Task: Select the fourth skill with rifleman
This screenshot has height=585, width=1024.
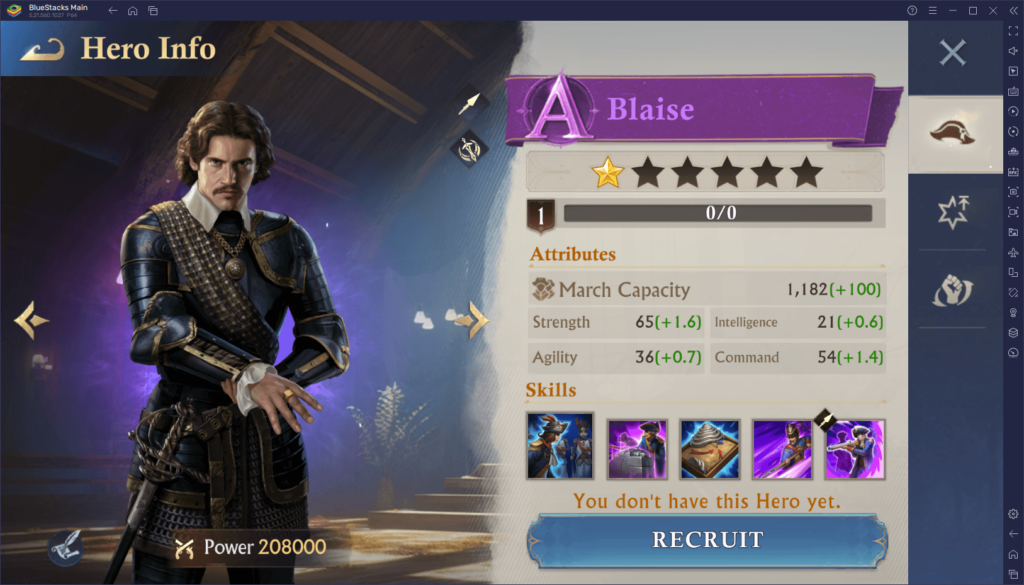Action: coord(783,449)
